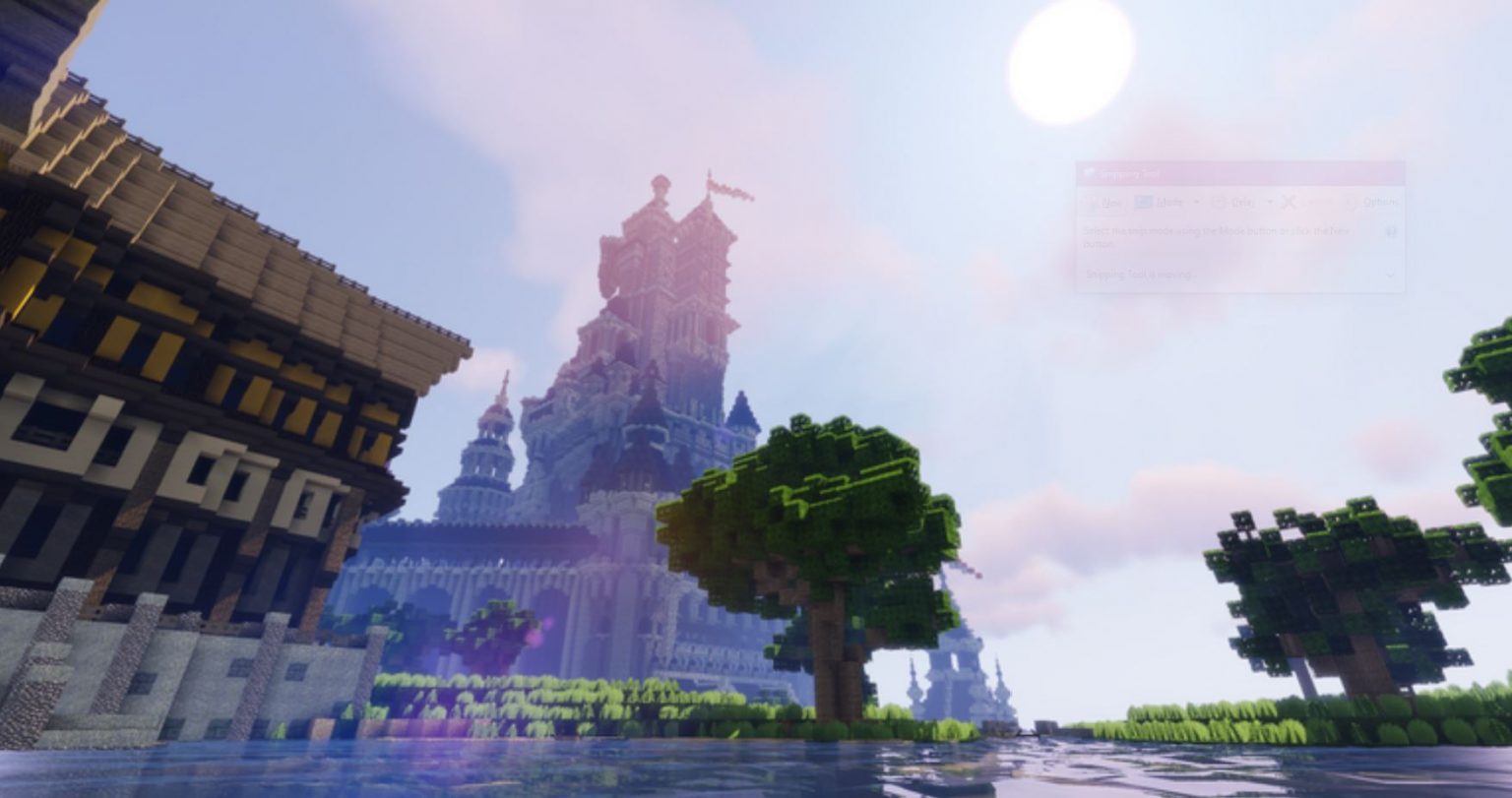The image size is (1512, 798).
Task: Open the Mode dropdown arrow
Action: pos(1197,203)
